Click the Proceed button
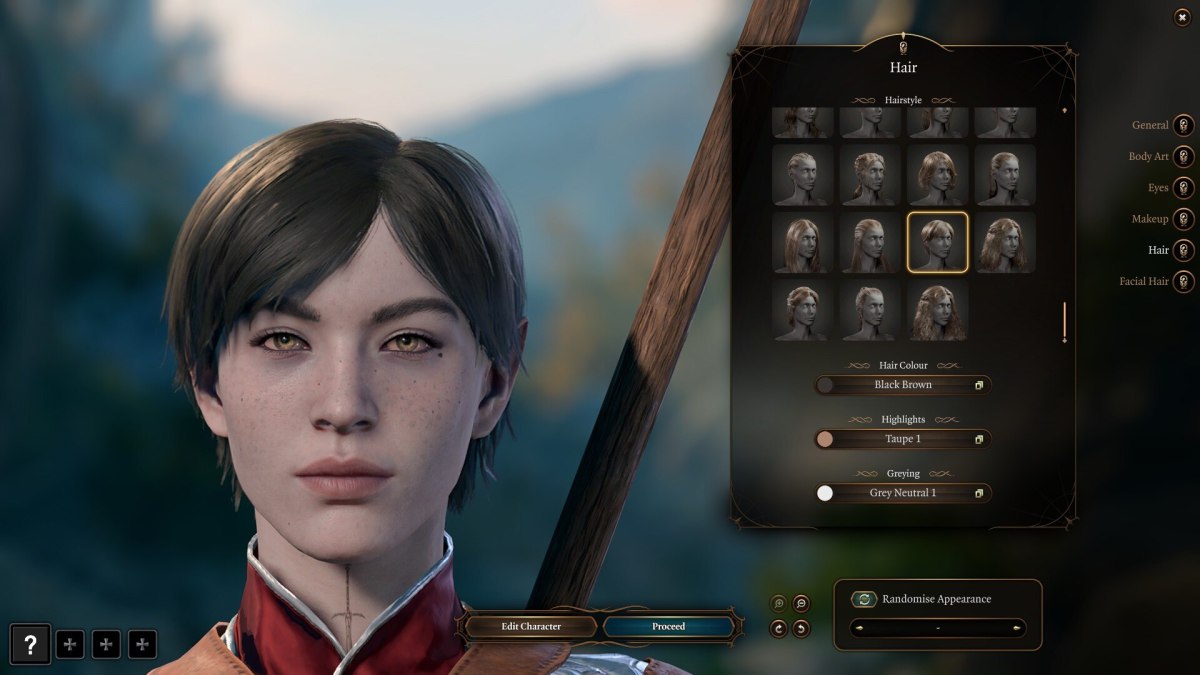Viewport: 1200px width, 675px height. coord(668,627)
